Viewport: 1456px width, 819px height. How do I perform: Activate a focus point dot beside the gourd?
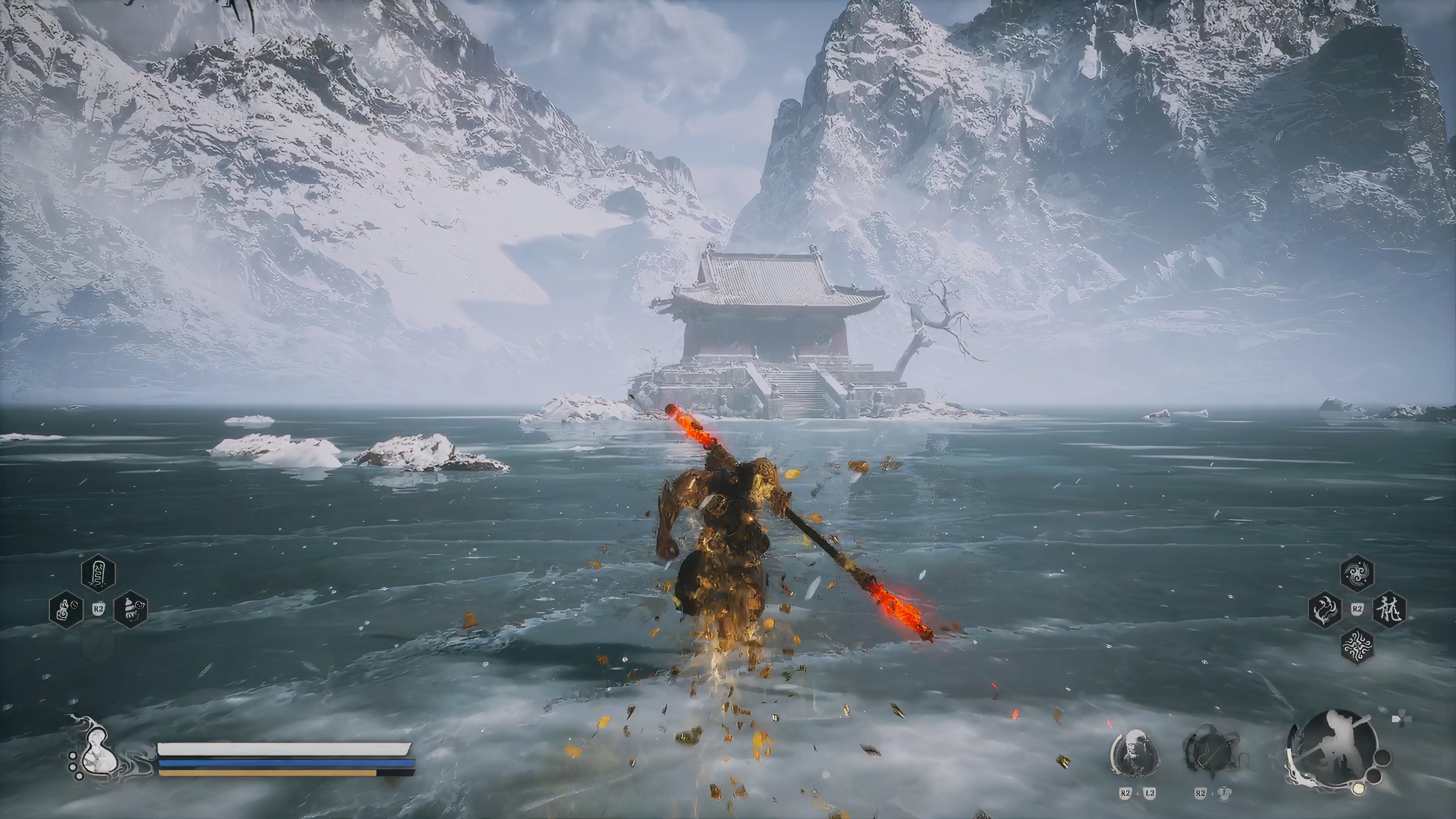(73, 756)
